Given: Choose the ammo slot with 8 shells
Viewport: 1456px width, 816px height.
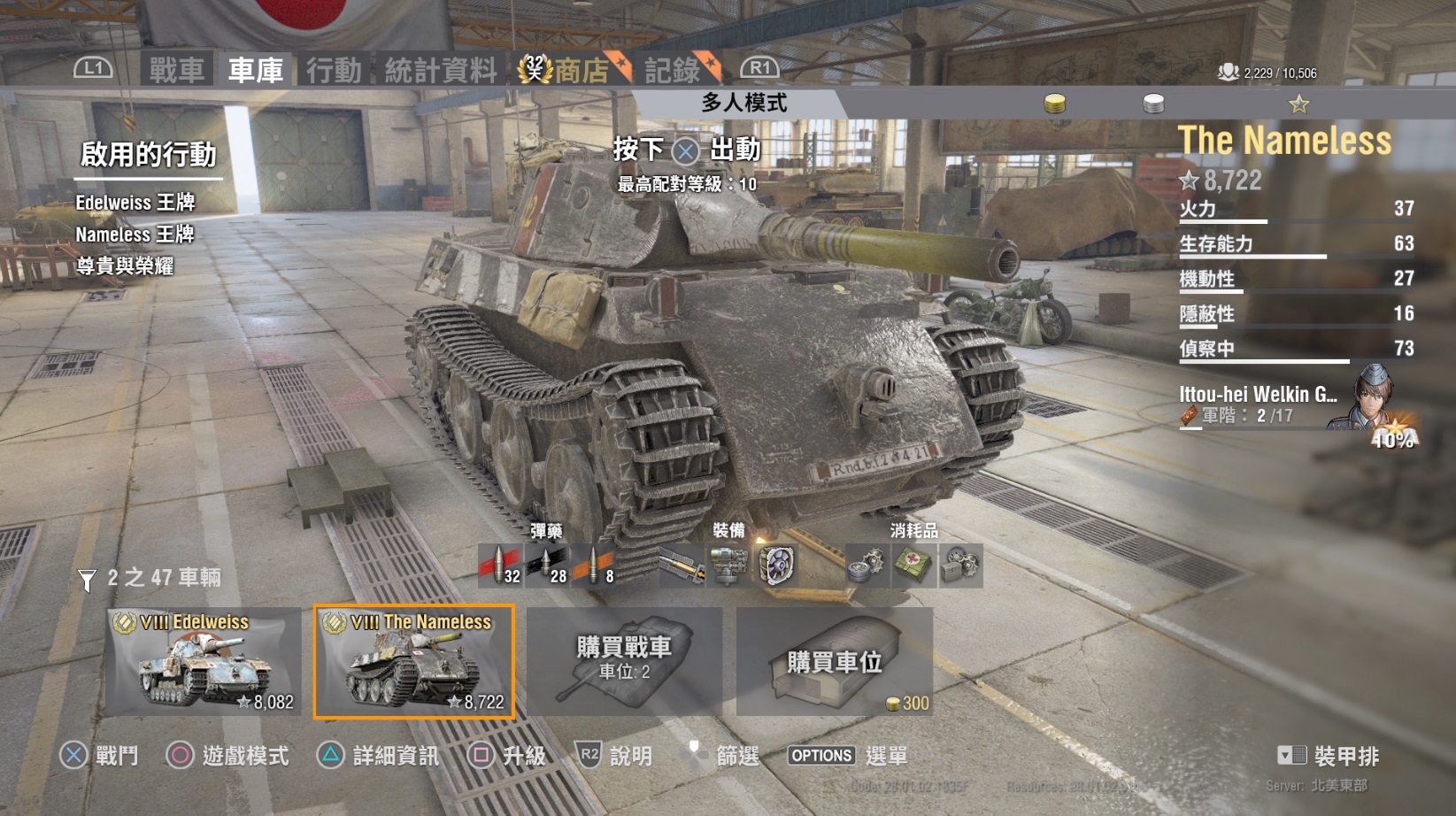Looking at the screenshot, I should [x=593, y=565].
